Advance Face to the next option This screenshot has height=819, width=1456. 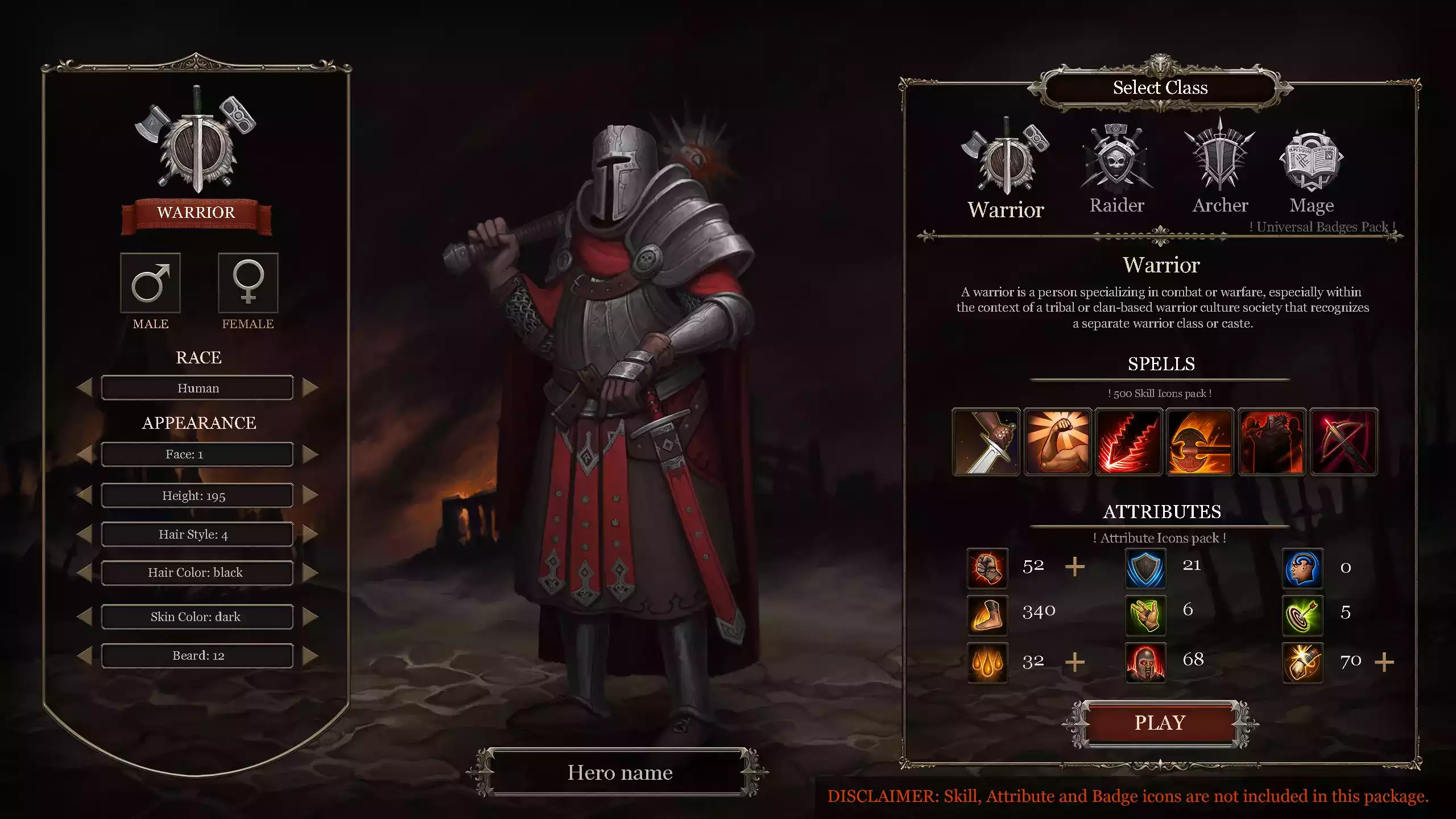tap(310, 454)
